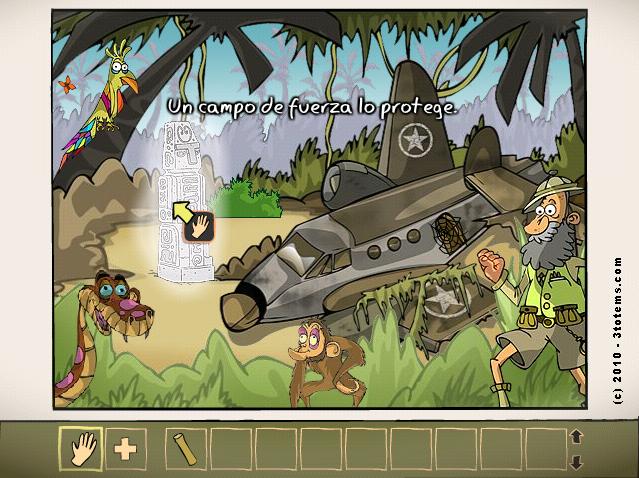The image size is (639, 478).
Task: Click the inventory down arrow
Action: click(x=576, y=461)
